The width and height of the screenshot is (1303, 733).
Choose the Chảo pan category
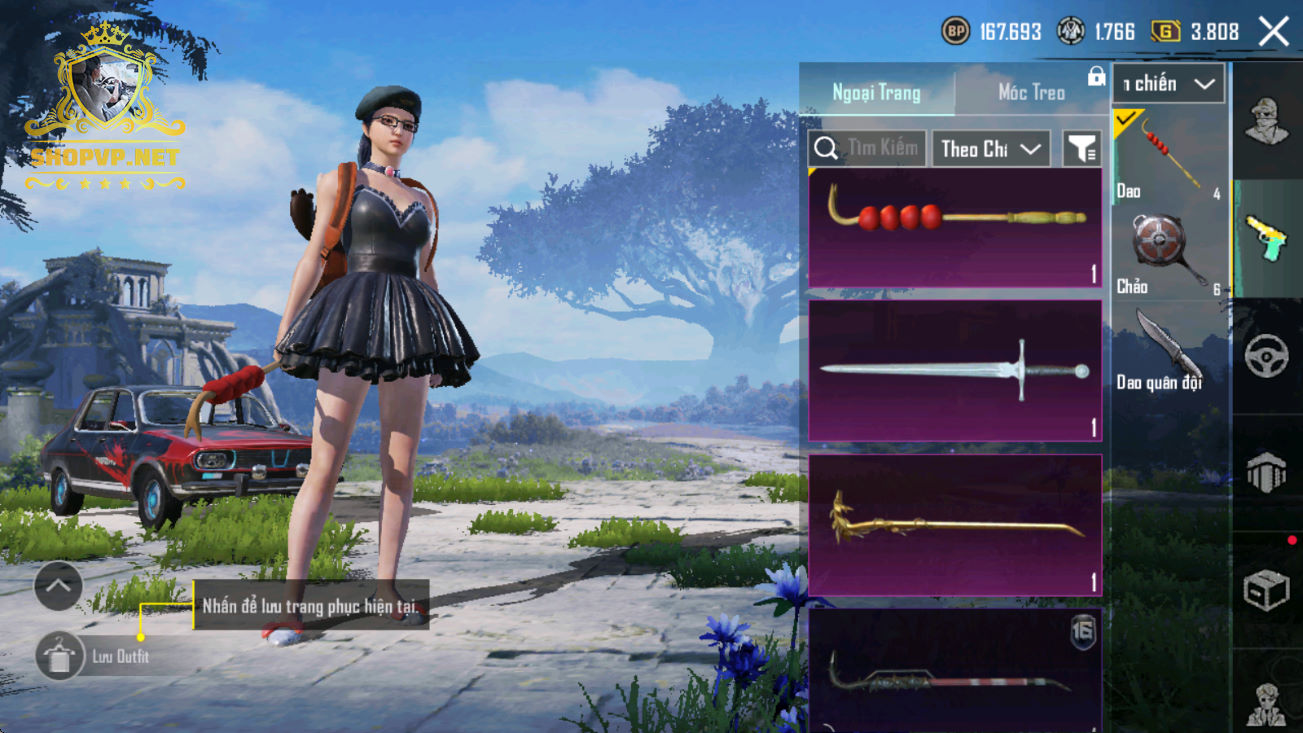[1168, 254]
